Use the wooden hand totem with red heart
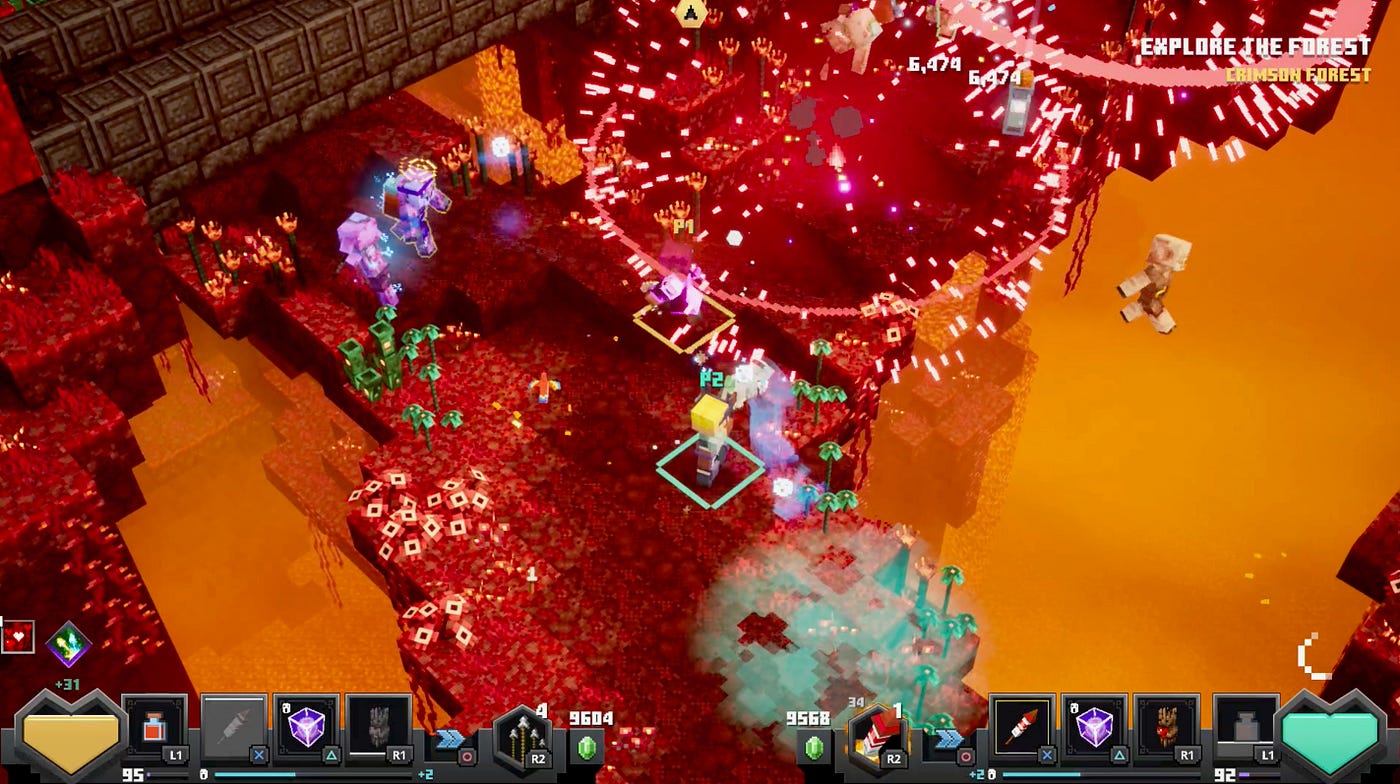Image resolution: width=1400 pixels, height=784 pixels. [1166, 729]
